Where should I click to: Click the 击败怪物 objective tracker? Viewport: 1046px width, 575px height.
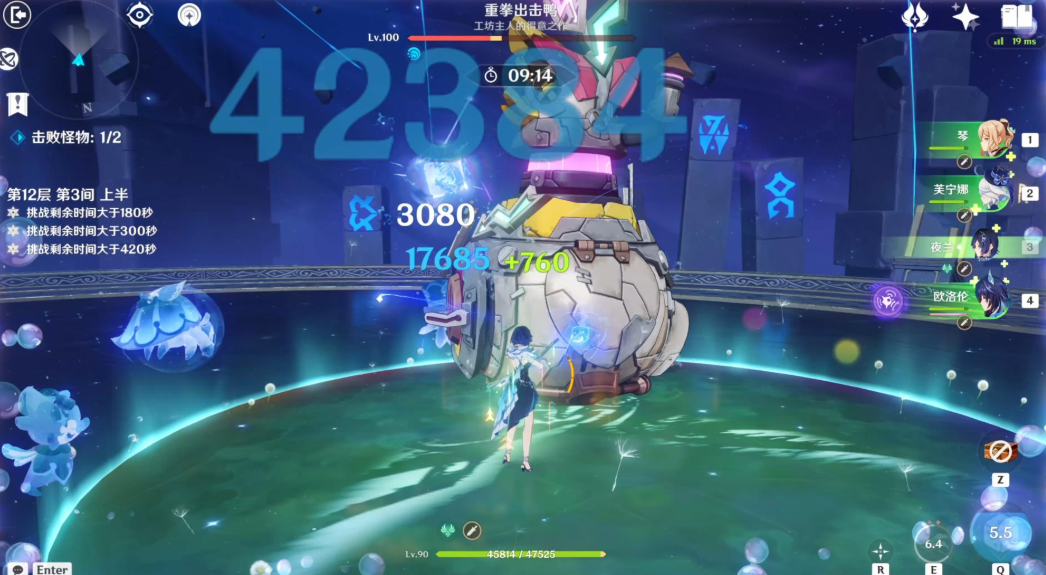[x=66, y=137]
